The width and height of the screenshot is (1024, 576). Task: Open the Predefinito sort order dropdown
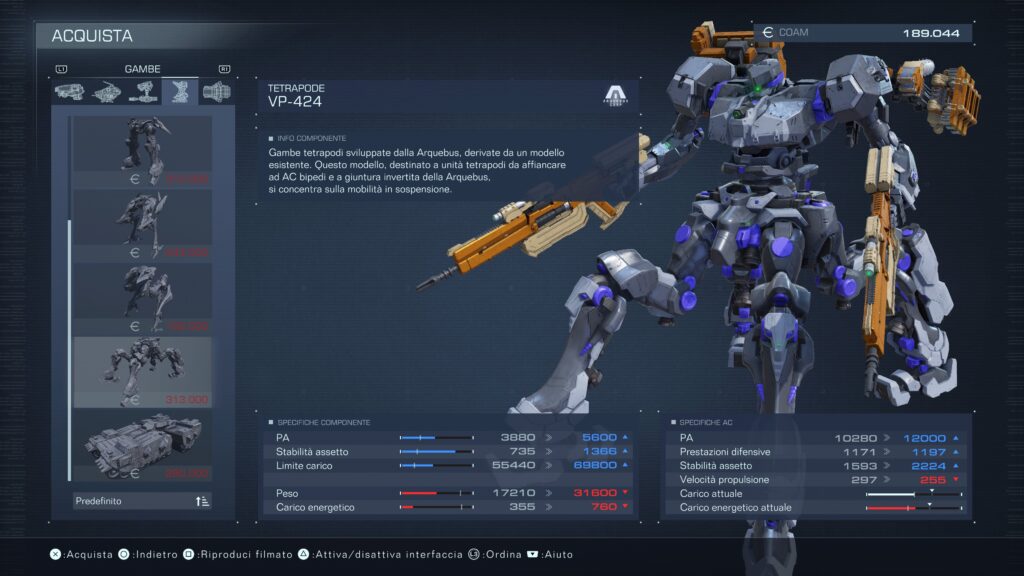coord(142,501)
